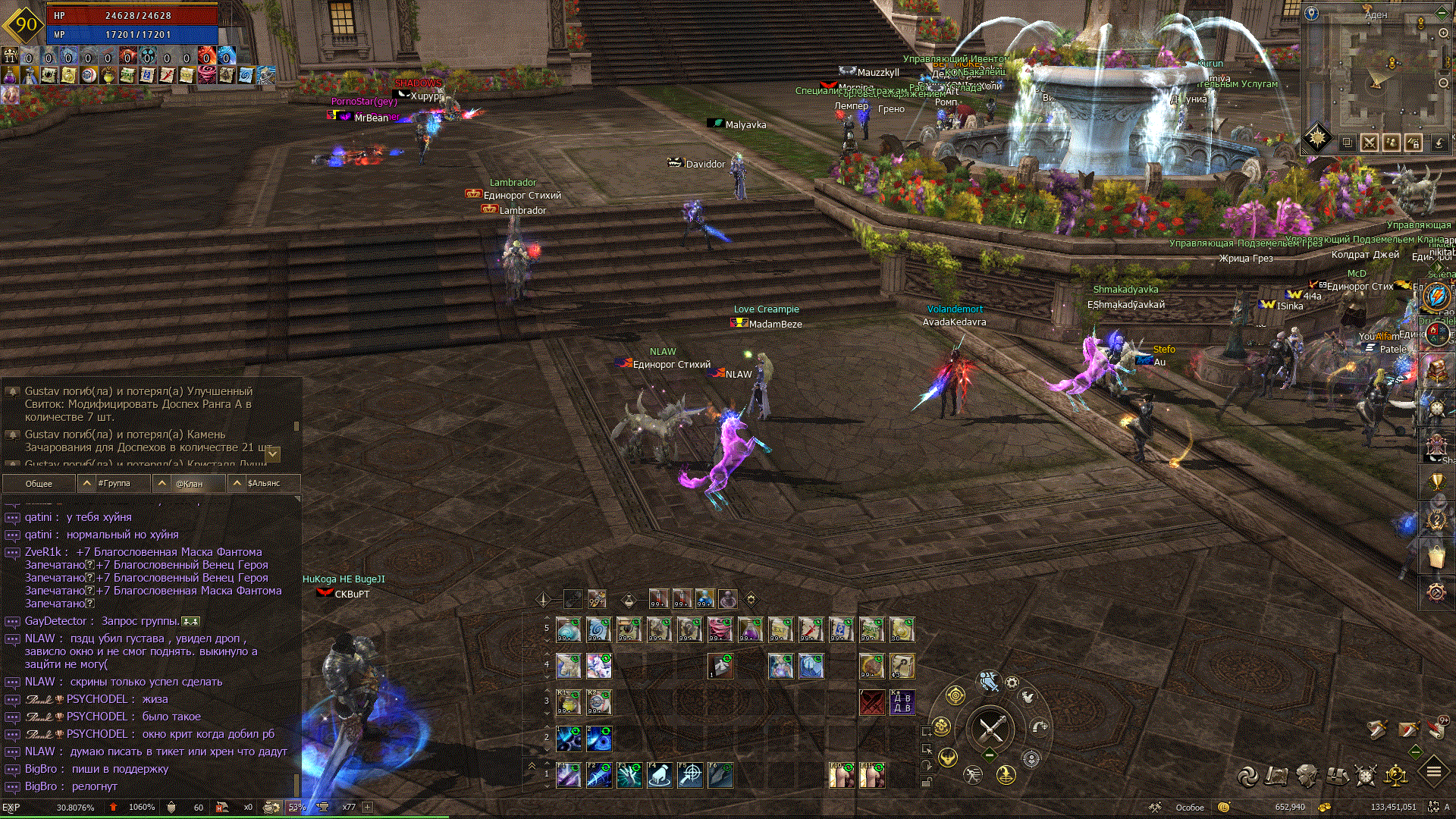
Task: Use the unicorn summon skill slot
Action: pyautogui.click(x=599, y=666)
